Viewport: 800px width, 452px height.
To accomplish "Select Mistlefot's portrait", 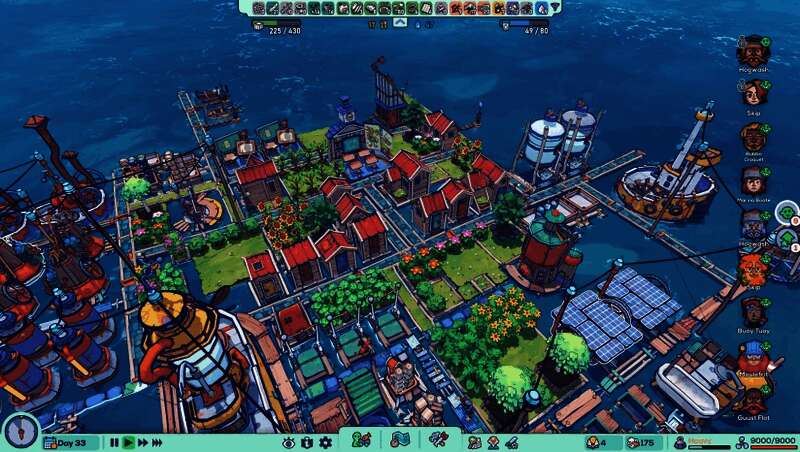I will tap(753, 355).
